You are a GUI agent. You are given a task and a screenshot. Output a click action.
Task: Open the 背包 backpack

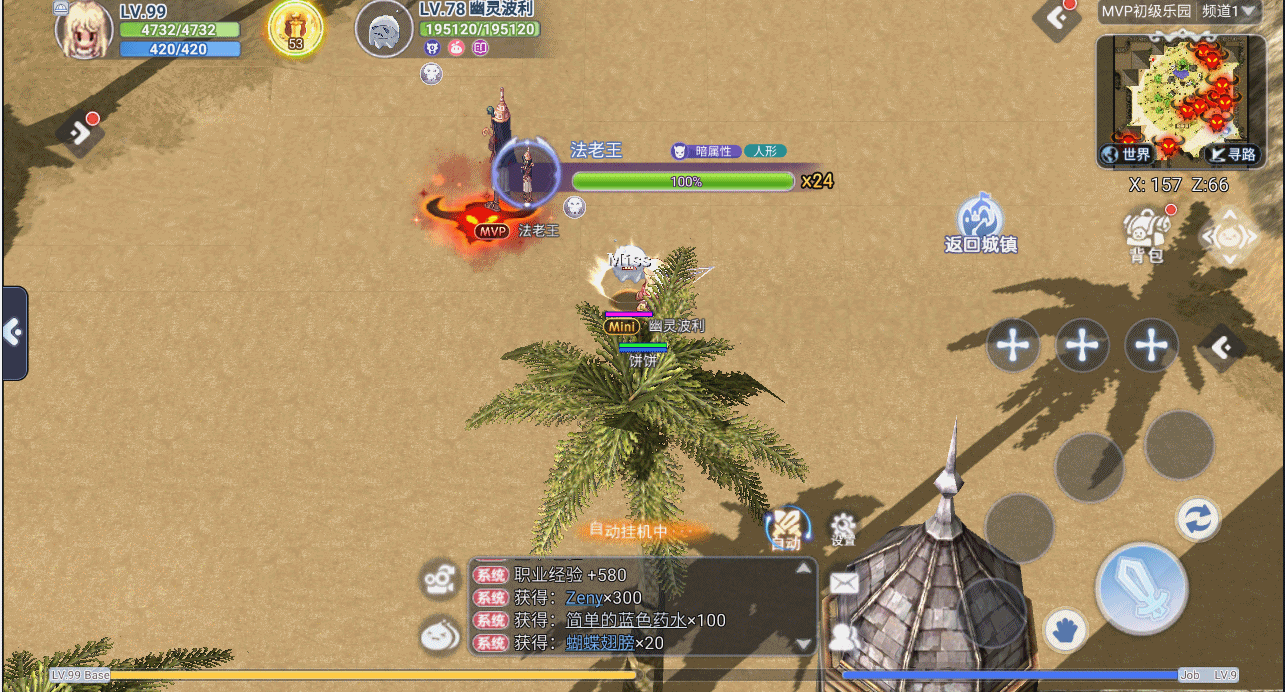pyautogui.click(x=1147, y=236)
